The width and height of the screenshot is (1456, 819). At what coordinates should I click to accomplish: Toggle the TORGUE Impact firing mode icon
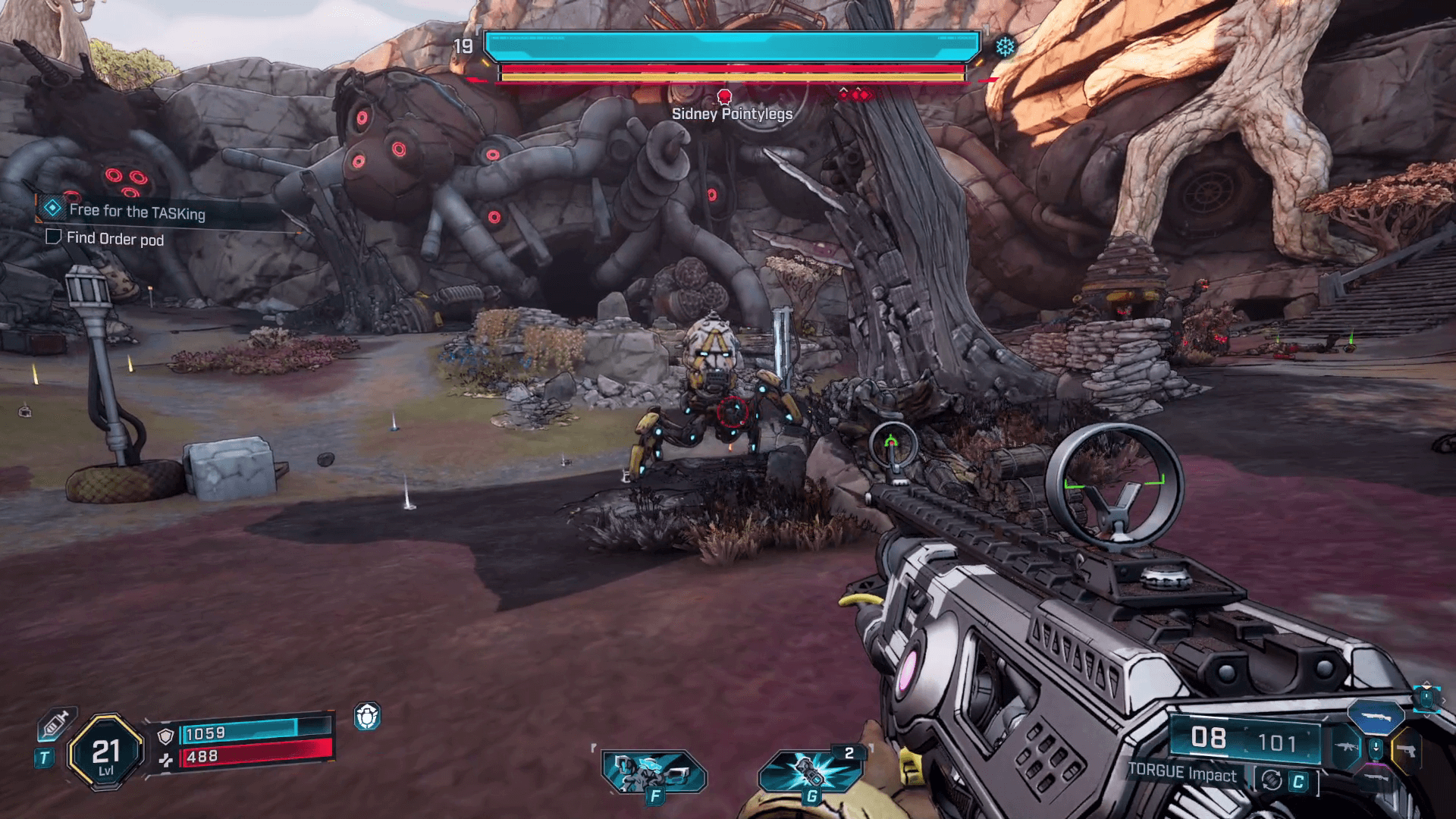pyautogui.click(x=1272, y=780)
